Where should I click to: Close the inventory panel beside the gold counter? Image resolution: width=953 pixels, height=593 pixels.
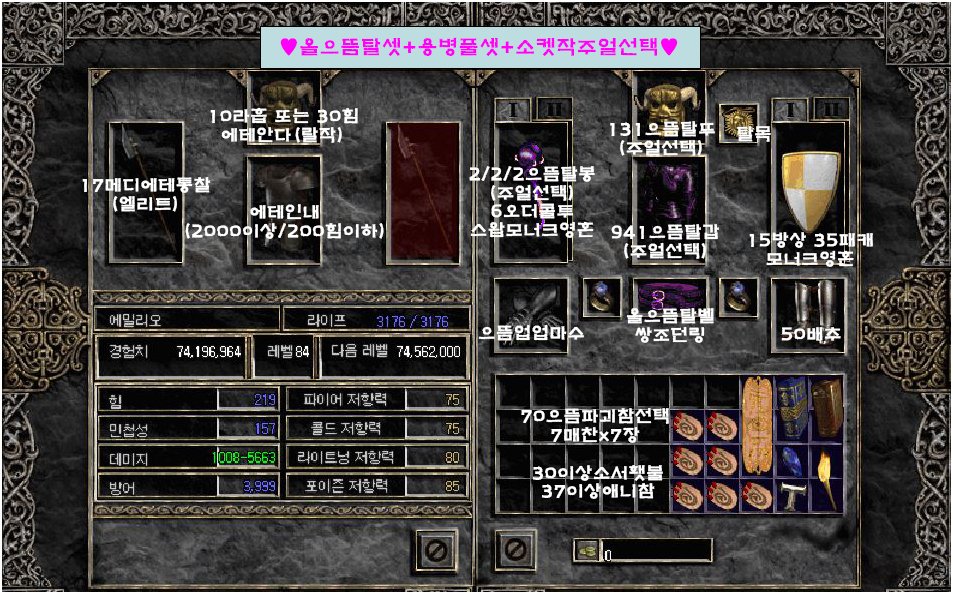[514, 549]
